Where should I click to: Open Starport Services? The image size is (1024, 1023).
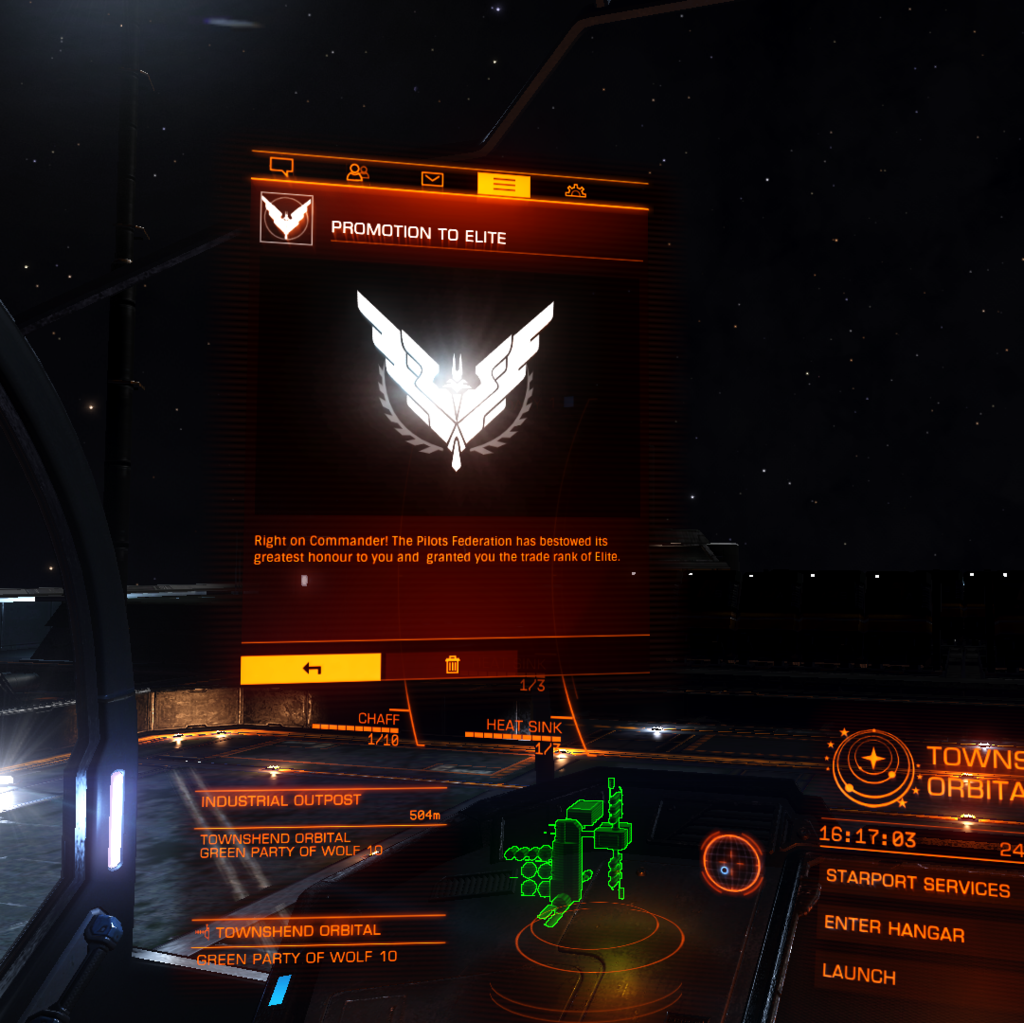(917, 885)
